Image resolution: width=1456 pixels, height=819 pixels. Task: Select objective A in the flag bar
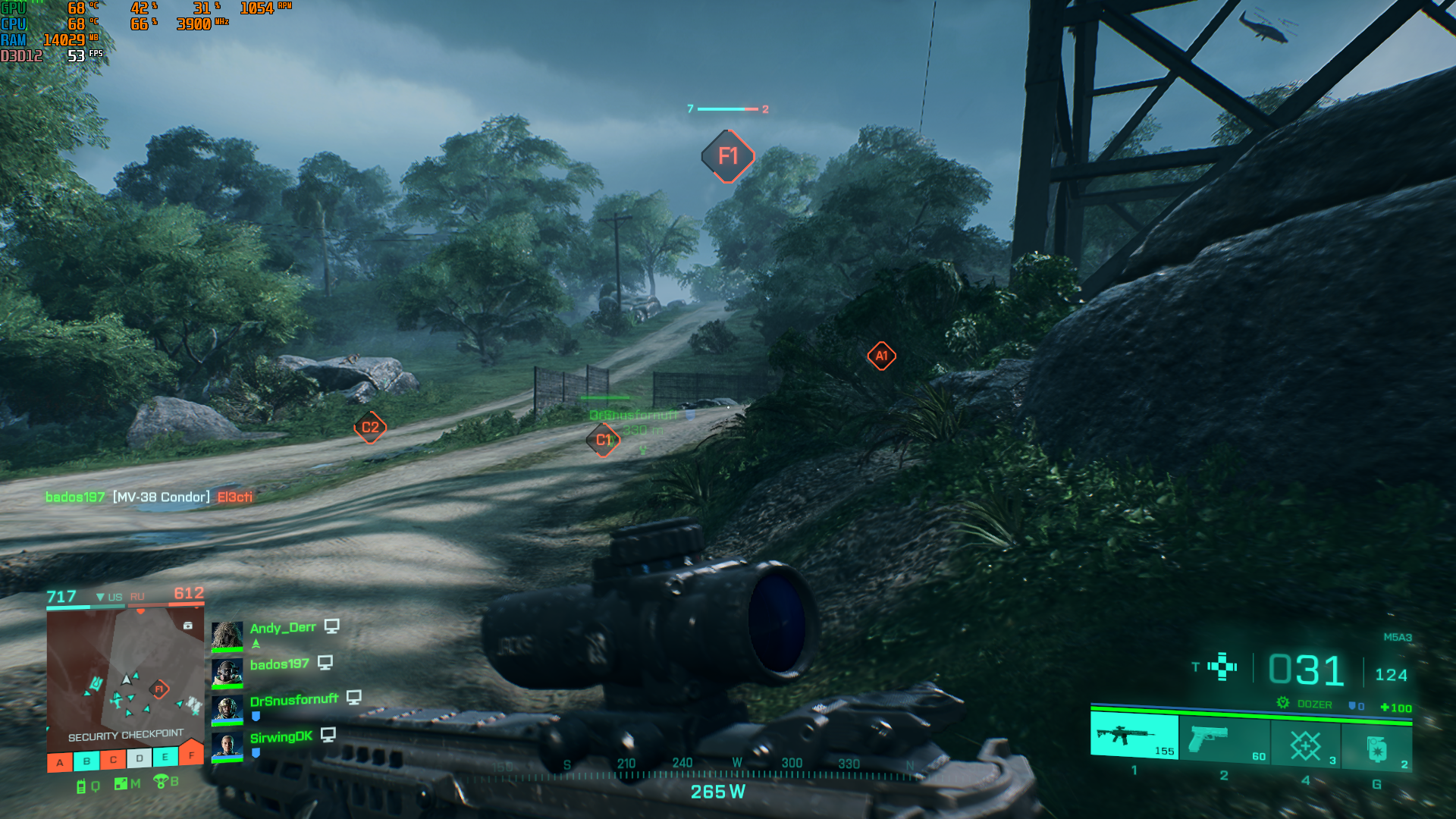[x=60, y=763]
